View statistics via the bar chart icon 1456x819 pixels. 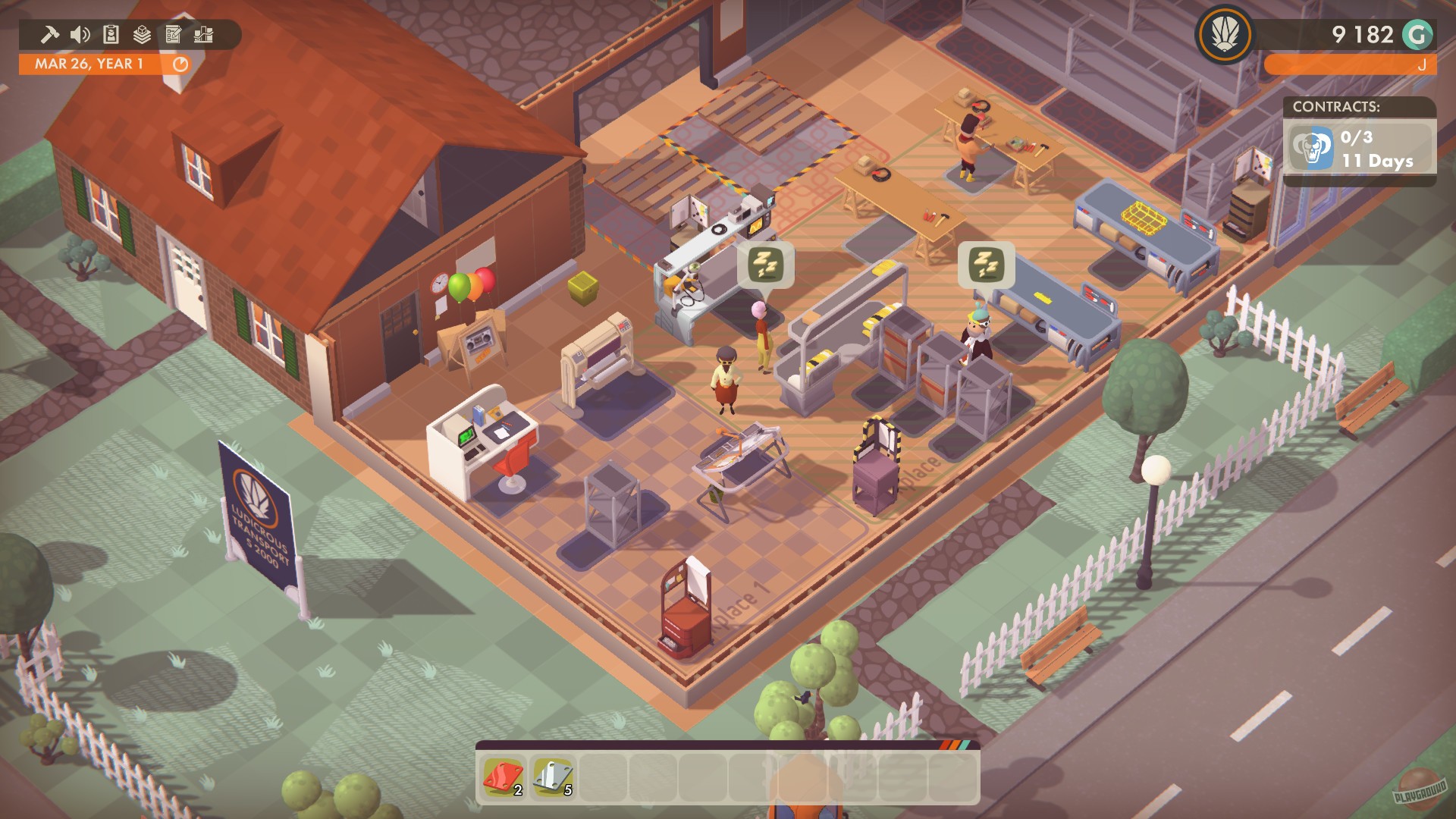click(202, 34)
